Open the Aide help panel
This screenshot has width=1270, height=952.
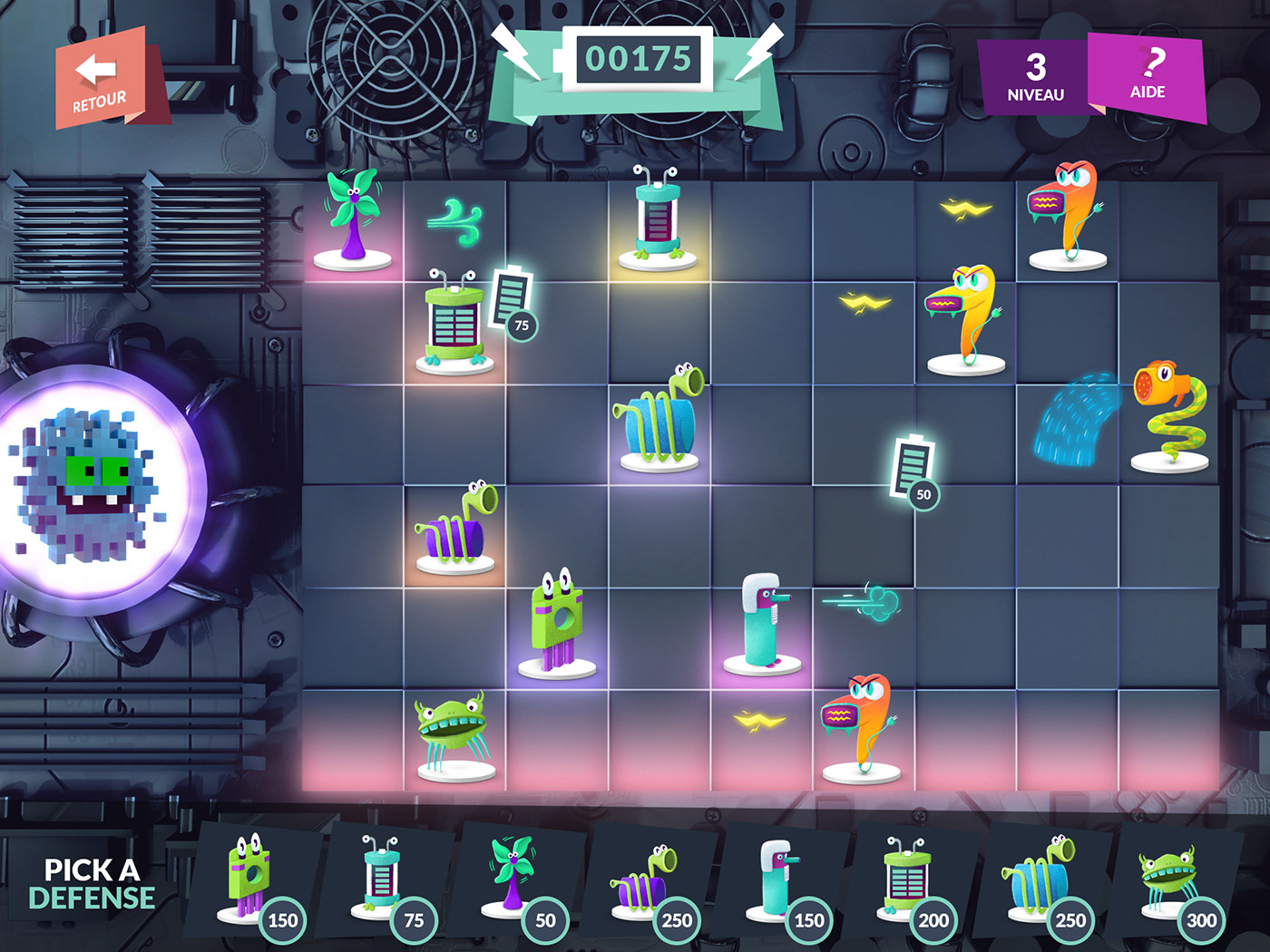click(1148, 77)
